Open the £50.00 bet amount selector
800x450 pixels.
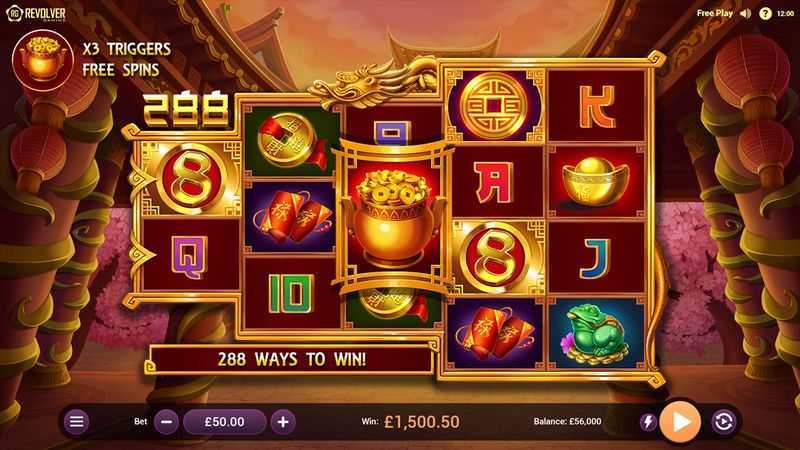(x=225, y=422)
